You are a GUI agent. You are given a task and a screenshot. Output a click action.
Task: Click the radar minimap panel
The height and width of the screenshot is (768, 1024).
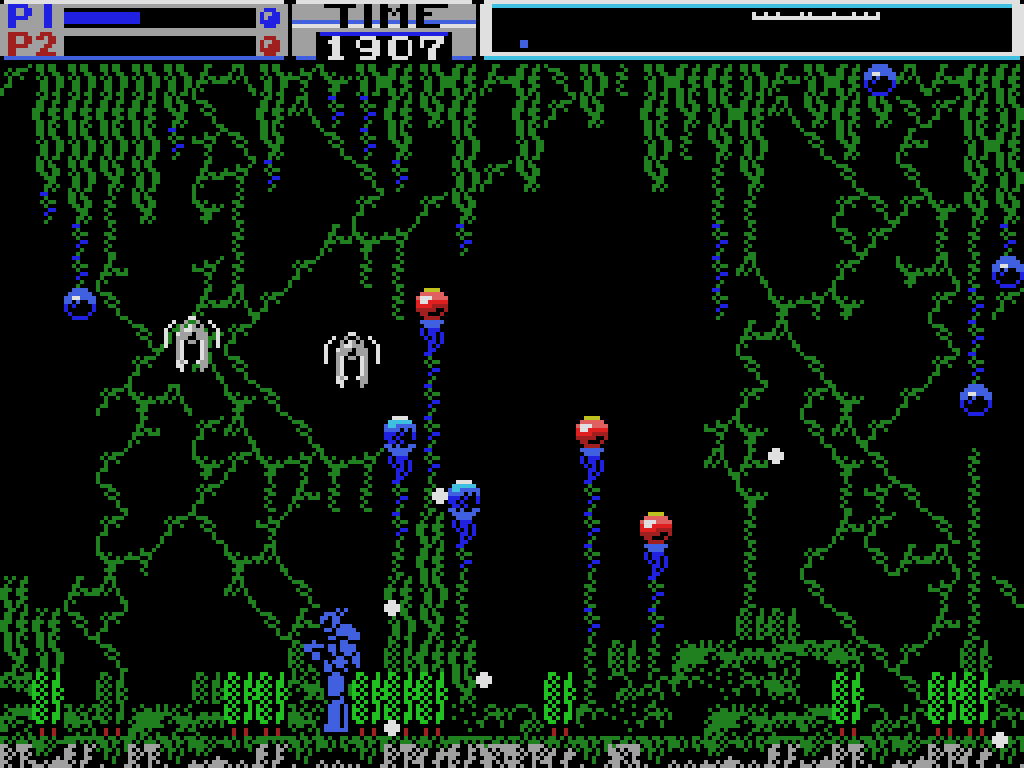click(752, 29)
